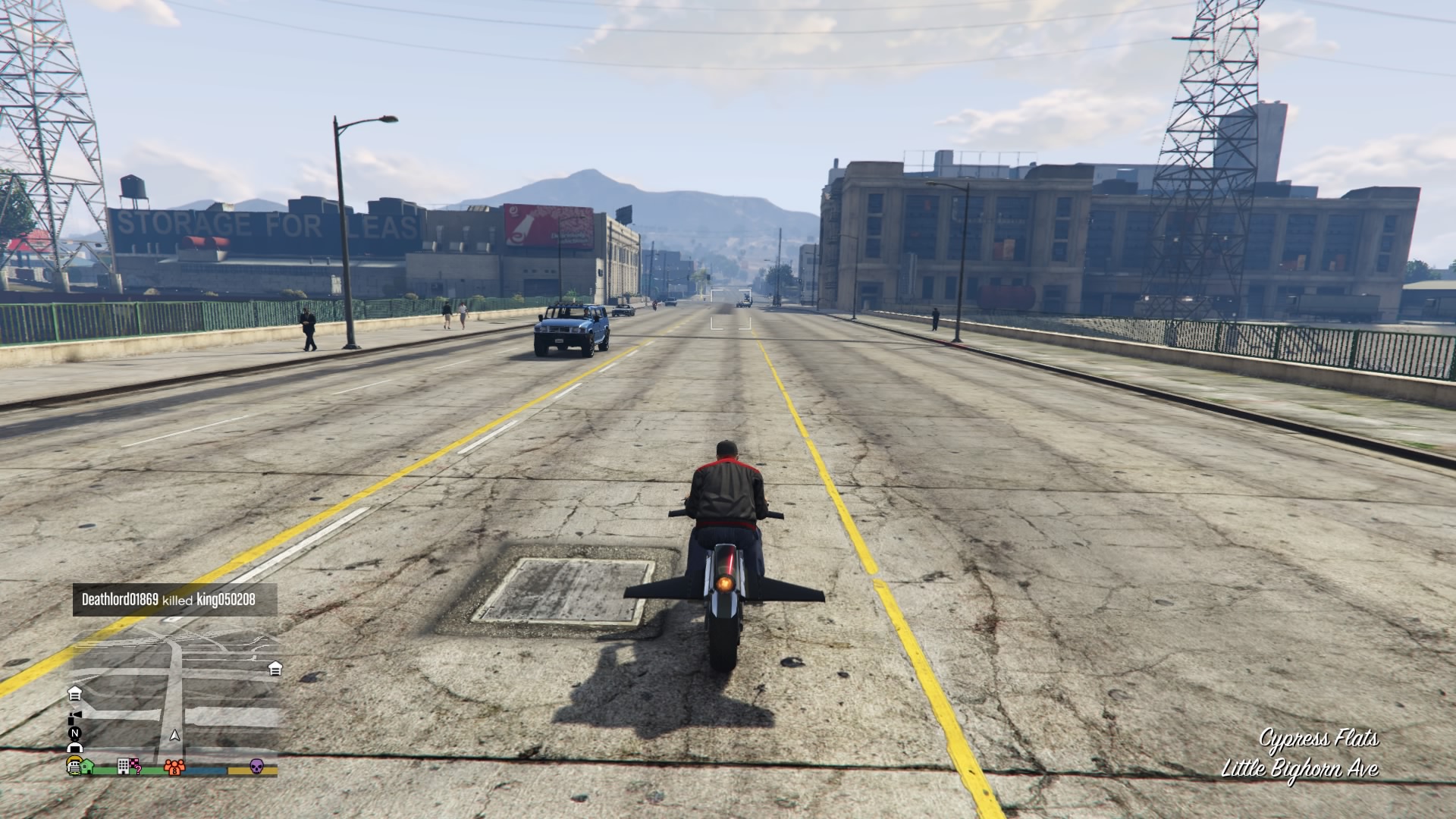Click the N compass blip on the minimap

point(74,733)
